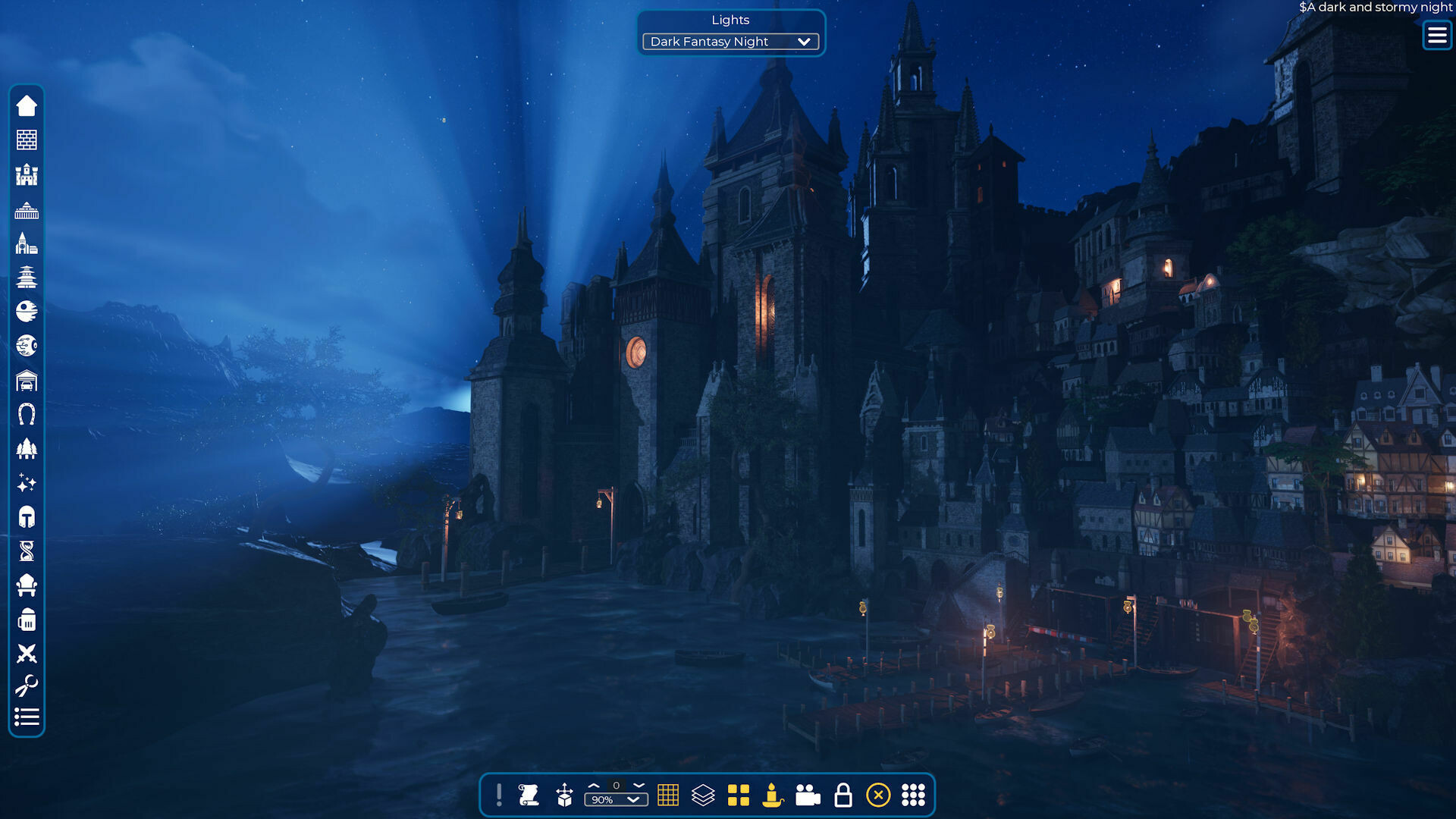Open the knight helmet category

(27, 517)
